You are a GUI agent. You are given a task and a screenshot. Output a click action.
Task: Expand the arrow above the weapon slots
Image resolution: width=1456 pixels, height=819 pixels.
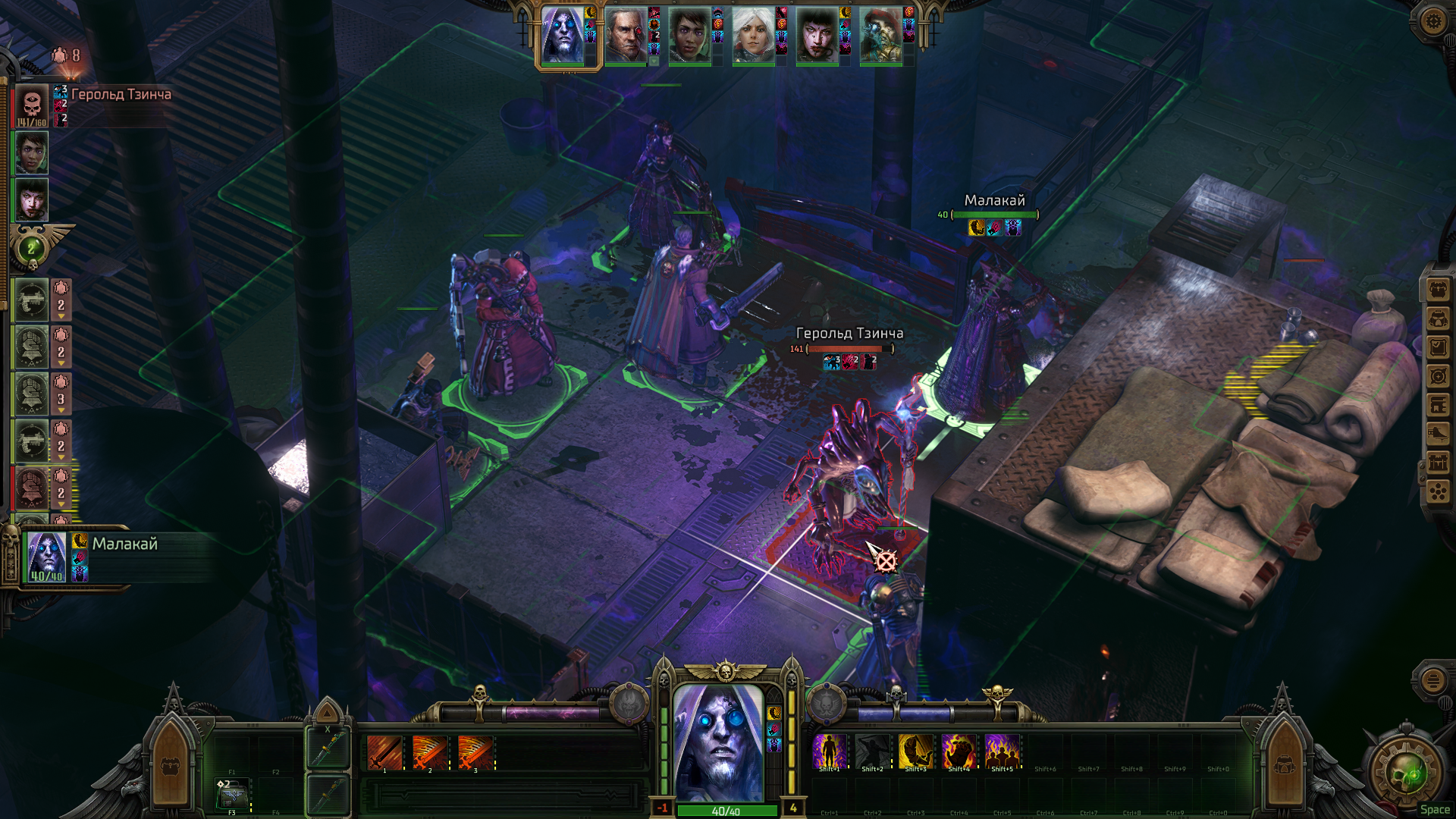(x=327, y=713)
